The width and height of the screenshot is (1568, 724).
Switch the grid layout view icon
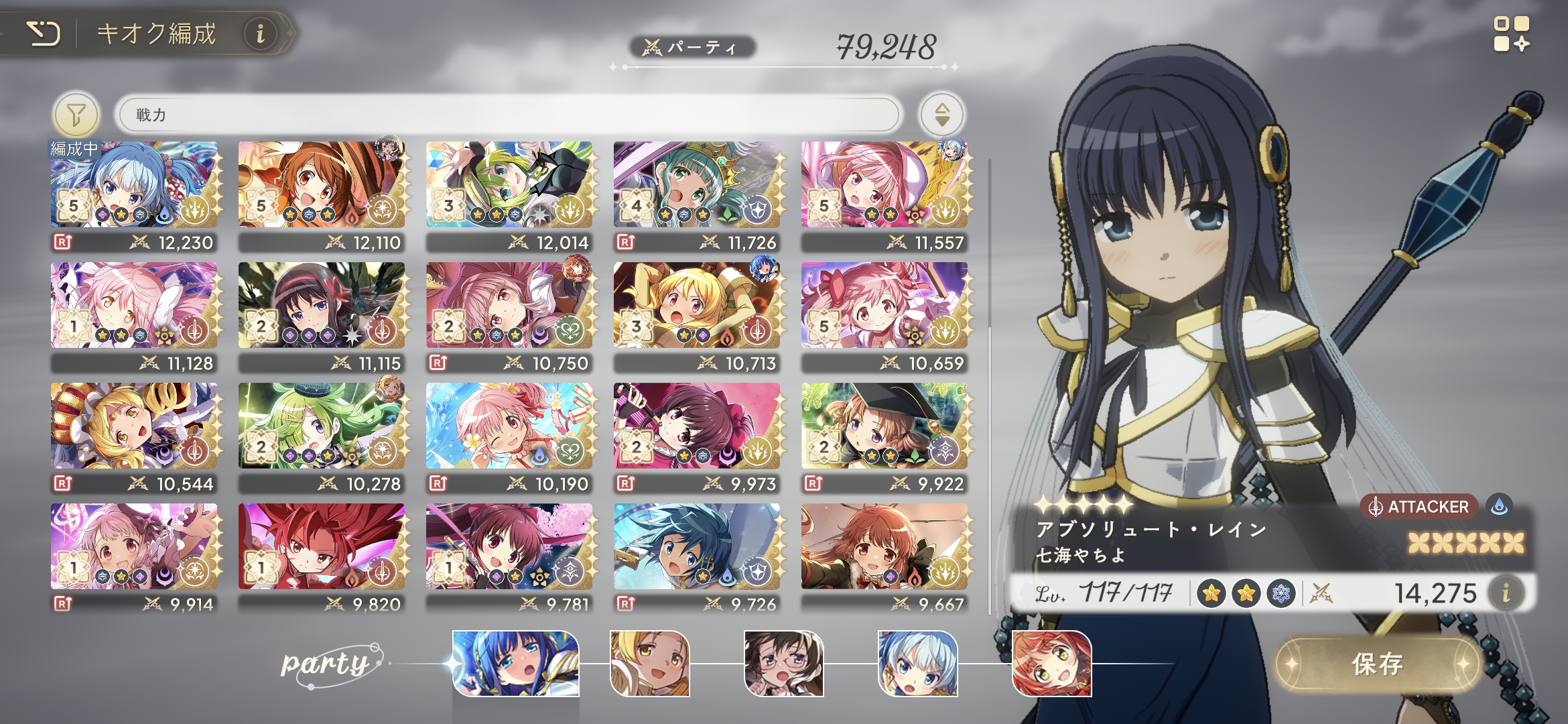pyautogui.click(x=1511, y=34)
